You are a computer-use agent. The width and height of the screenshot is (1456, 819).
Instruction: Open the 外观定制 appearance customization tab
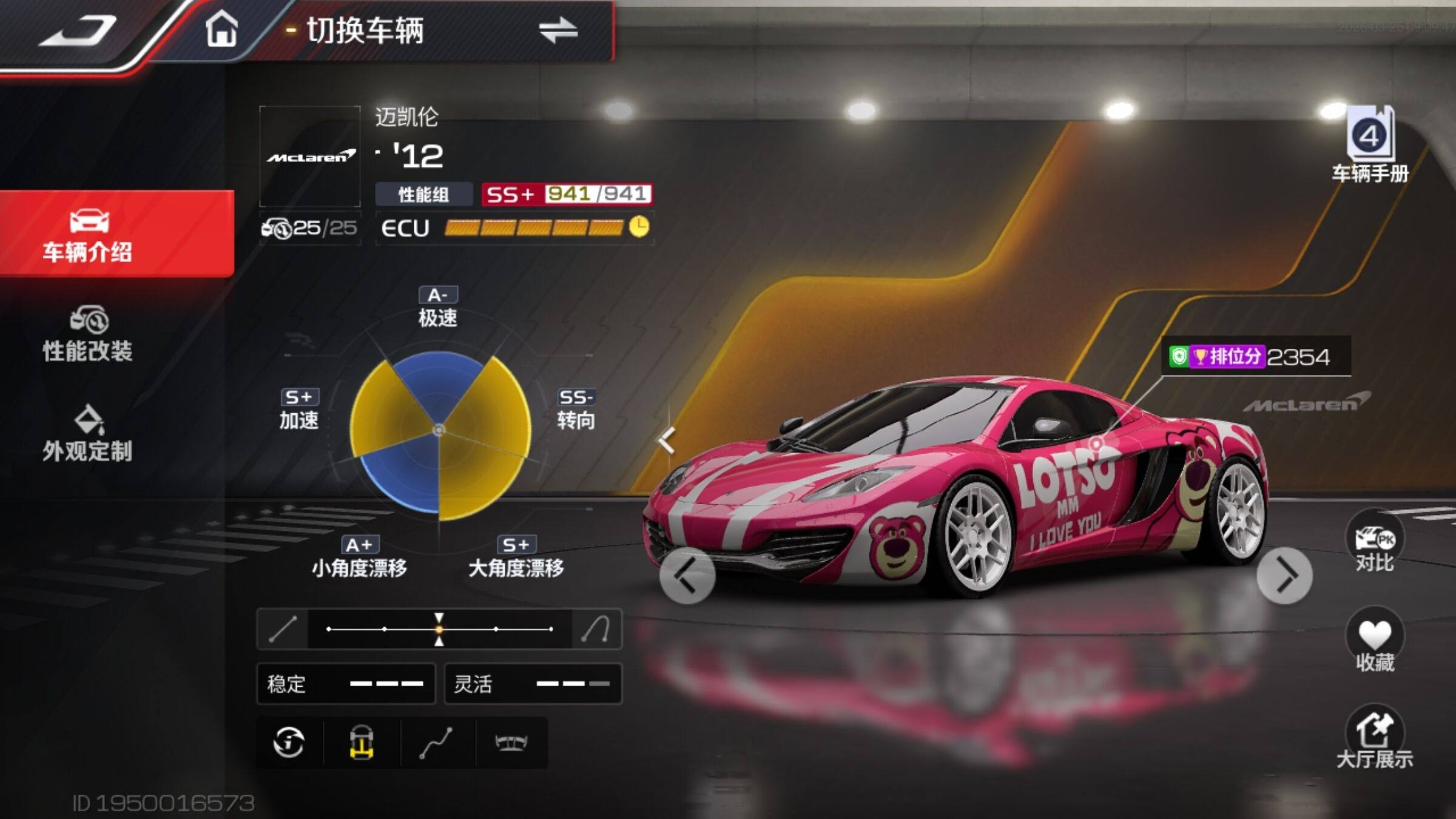click(x=89, y=434)
